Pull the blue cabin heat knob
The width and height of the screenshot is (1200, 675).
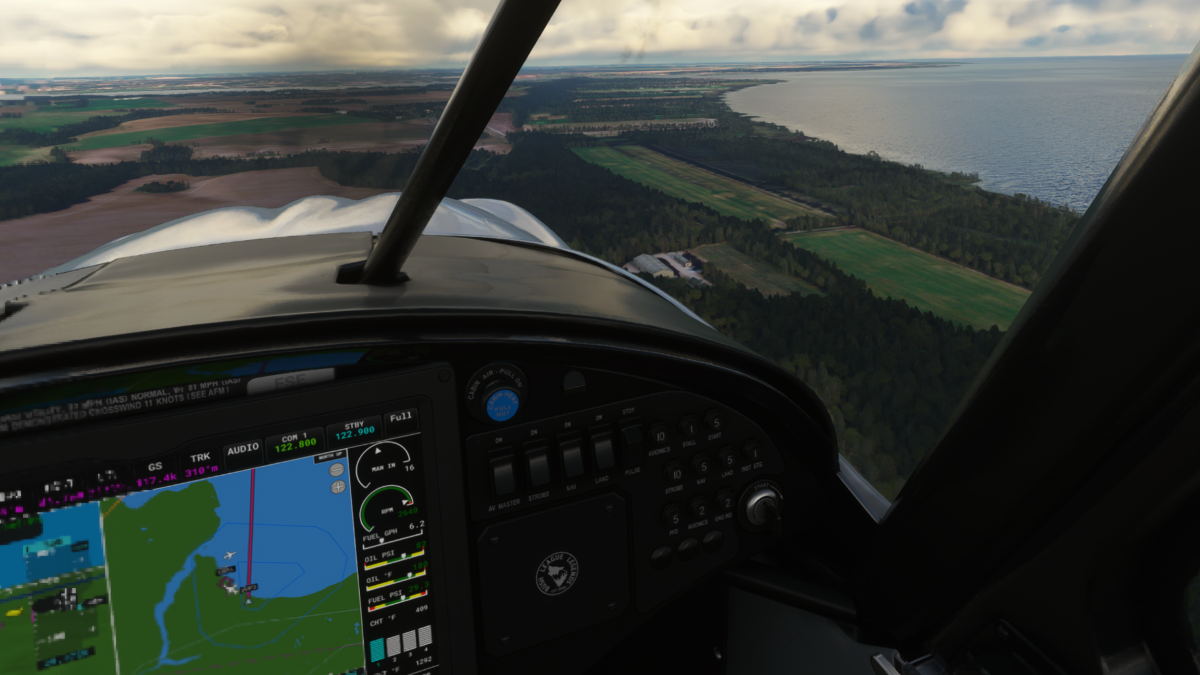pyautogui.click(x=502, y=404)
